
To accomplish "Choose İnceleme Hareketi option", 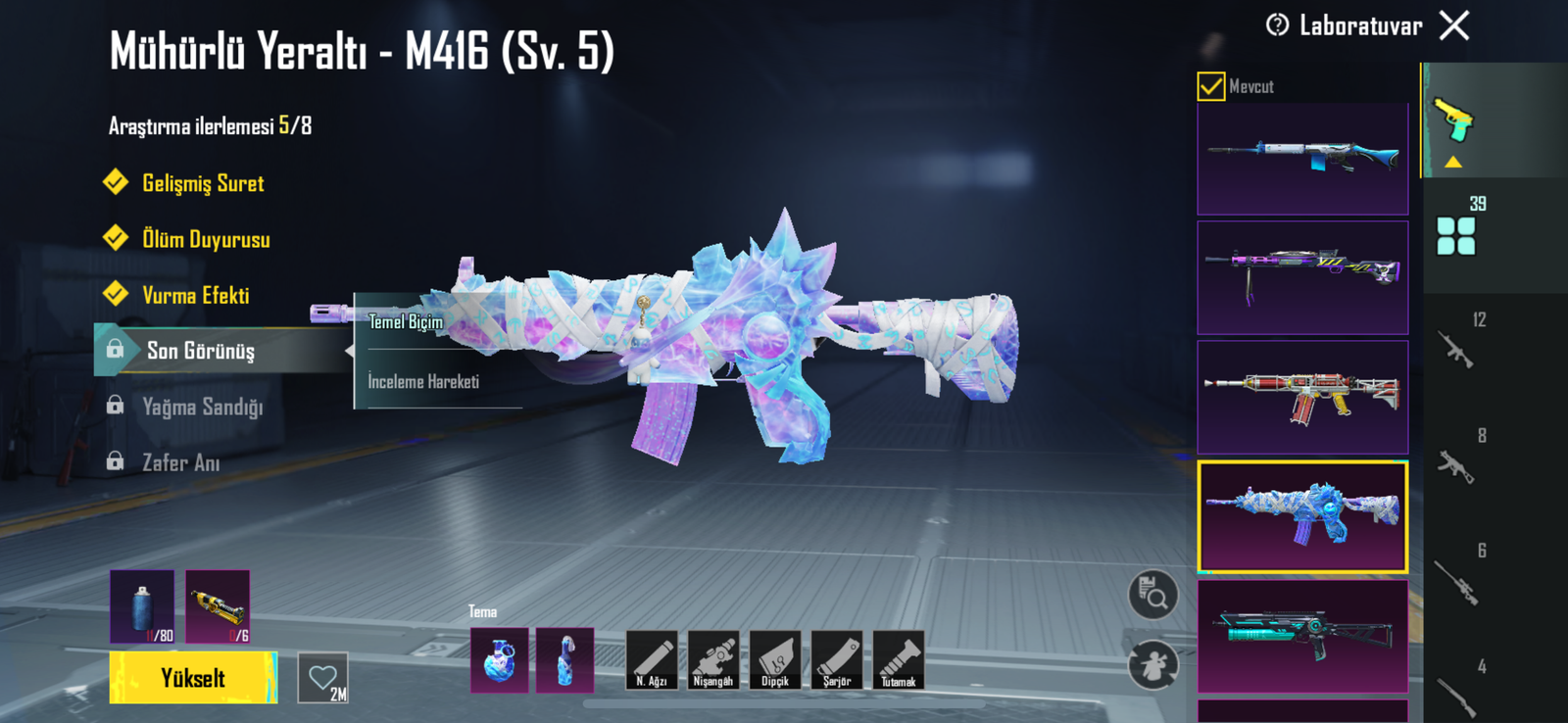I will tap(423, 382).
